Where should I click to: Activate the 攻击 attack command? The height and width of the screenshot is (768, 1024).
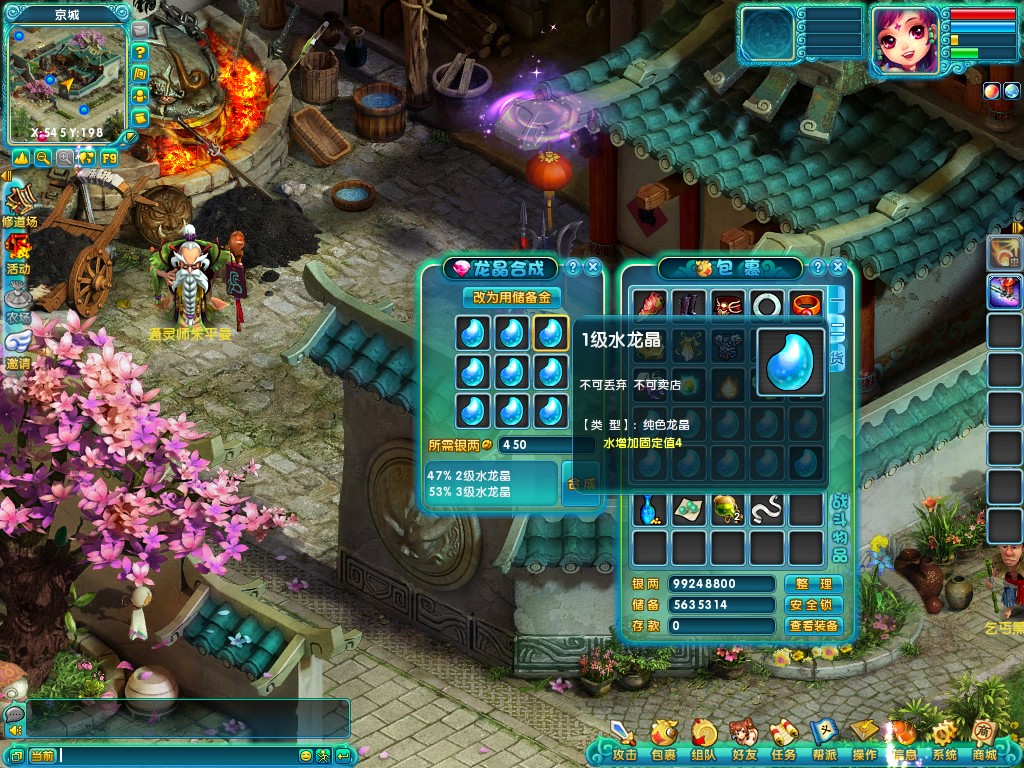click(624, 742)
